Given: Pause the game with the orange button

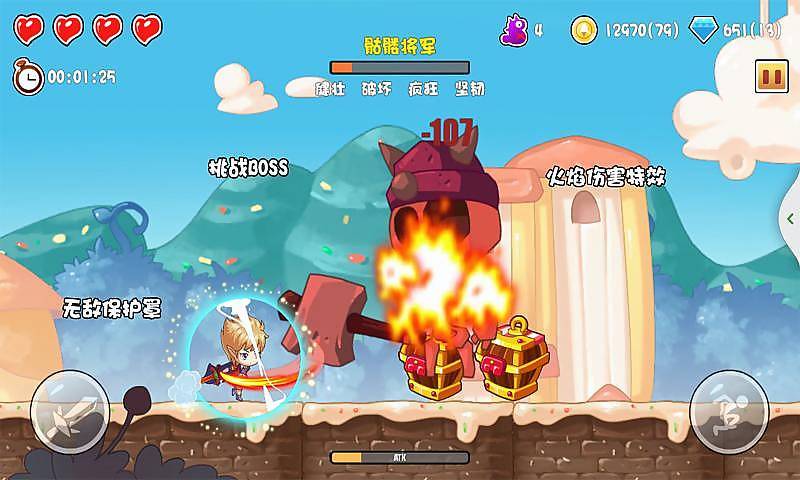Looking at the screenshot, I should coord(769,76).
